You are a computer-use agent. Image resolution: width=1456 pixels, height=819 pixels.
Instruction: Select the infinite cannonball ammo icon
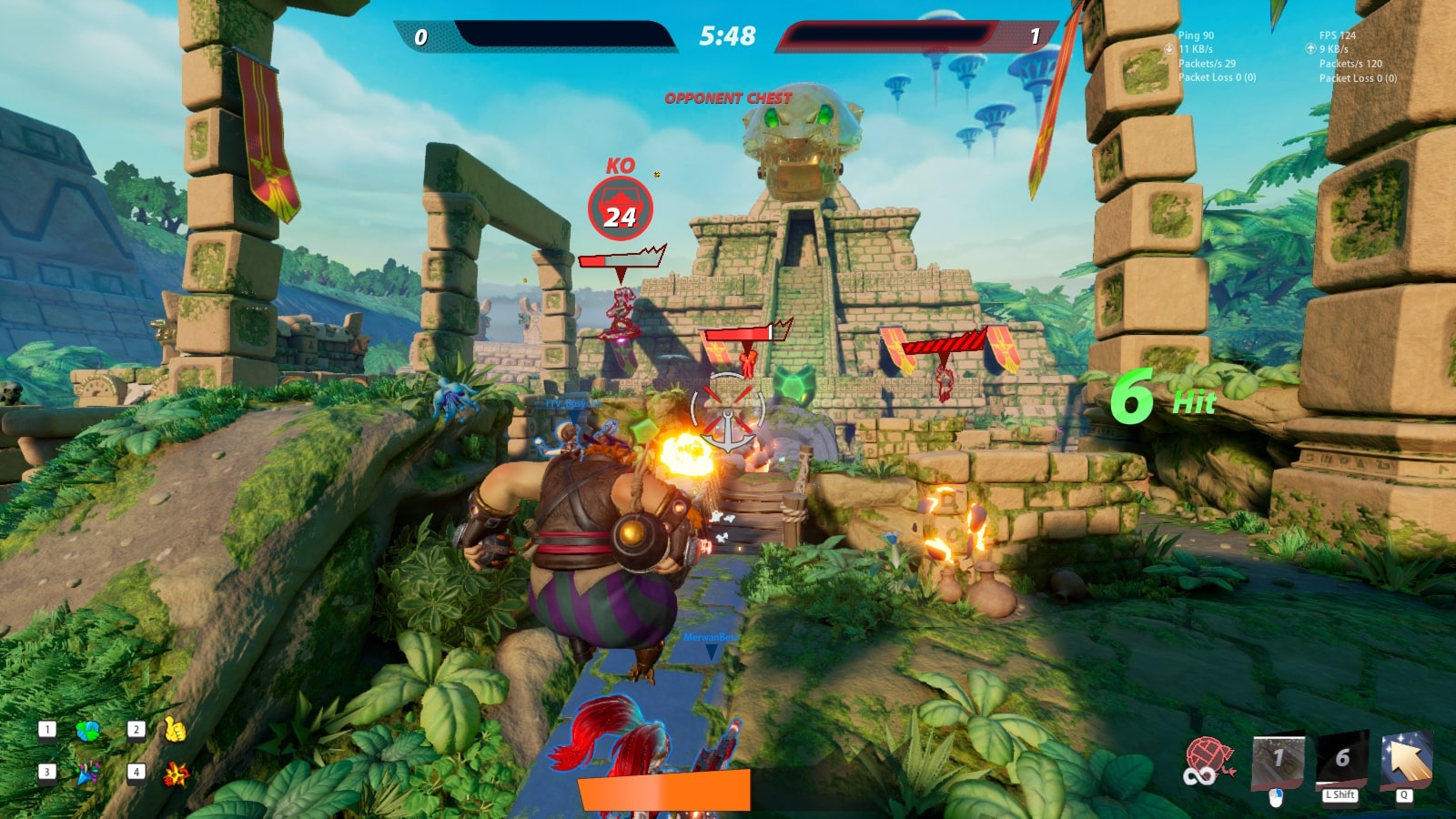[x=1208, y=760]
